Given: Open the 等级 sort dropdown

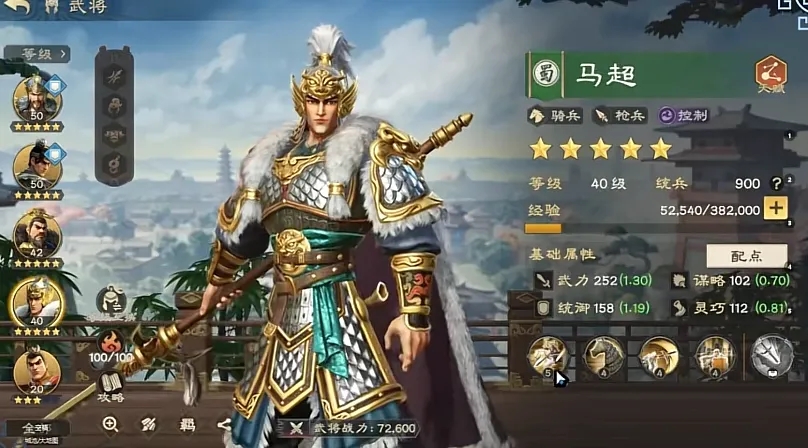Looking at the screenshot, I should pyautogui.click(x=36, y=54).
